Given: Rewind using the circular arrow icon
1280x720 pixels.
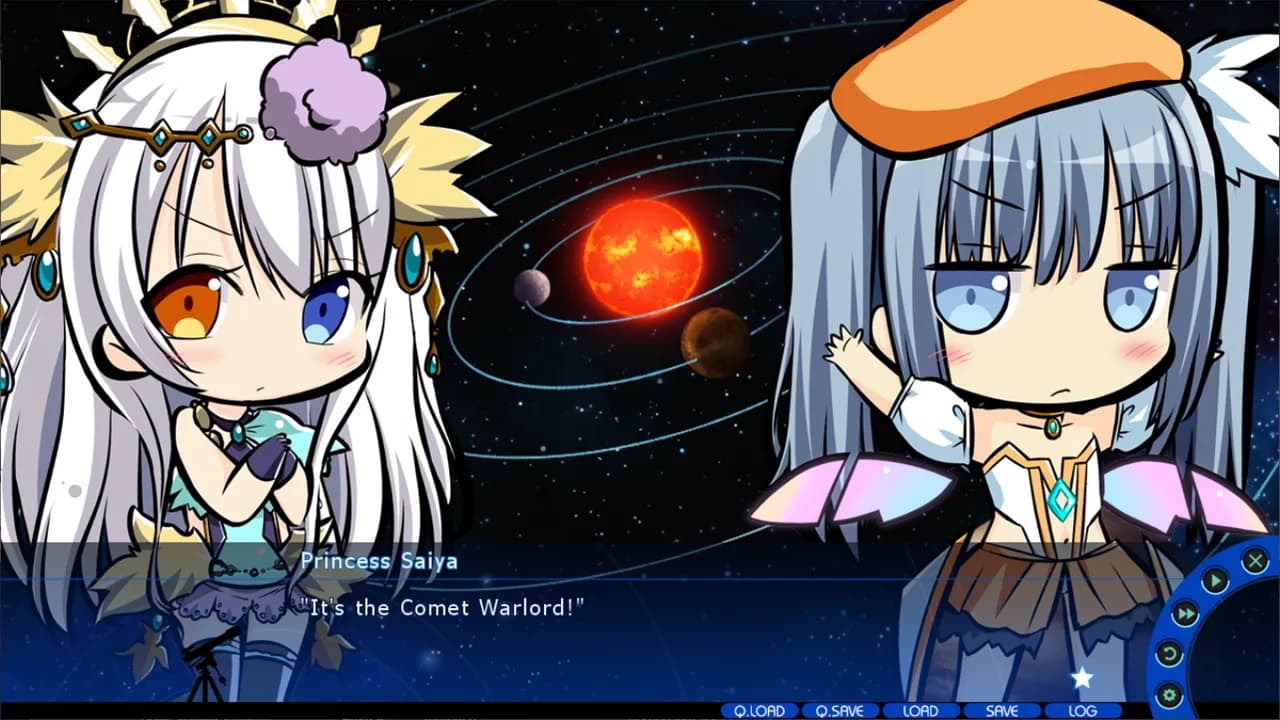Looking at the screenshot, I should click(1171, 652).
